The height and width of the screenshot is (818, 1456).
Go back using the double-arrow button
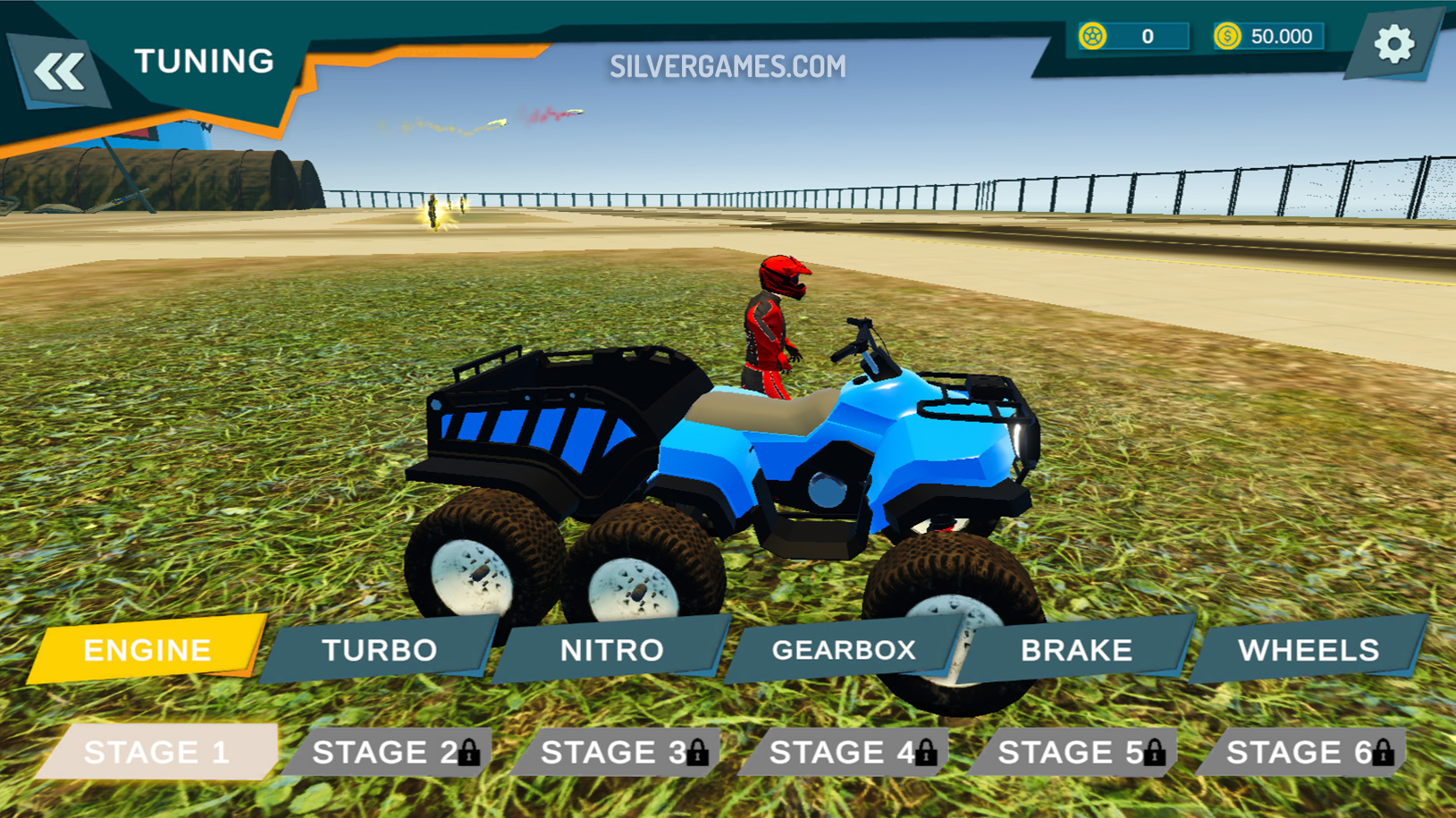tap(59, 72)
